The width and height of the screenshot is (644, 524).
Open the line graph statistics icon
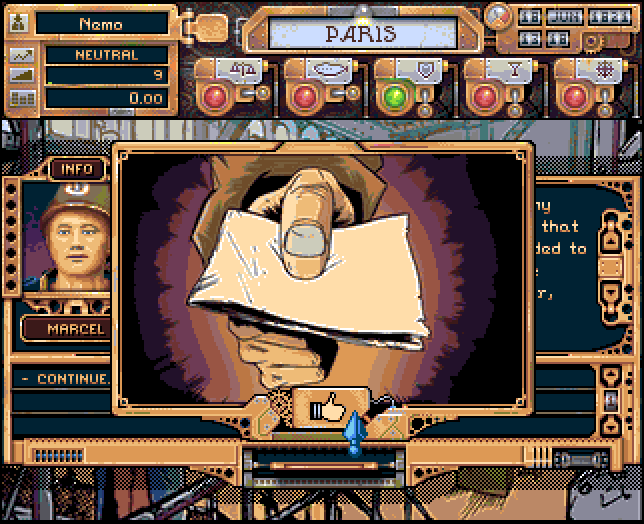click(22, 55)
